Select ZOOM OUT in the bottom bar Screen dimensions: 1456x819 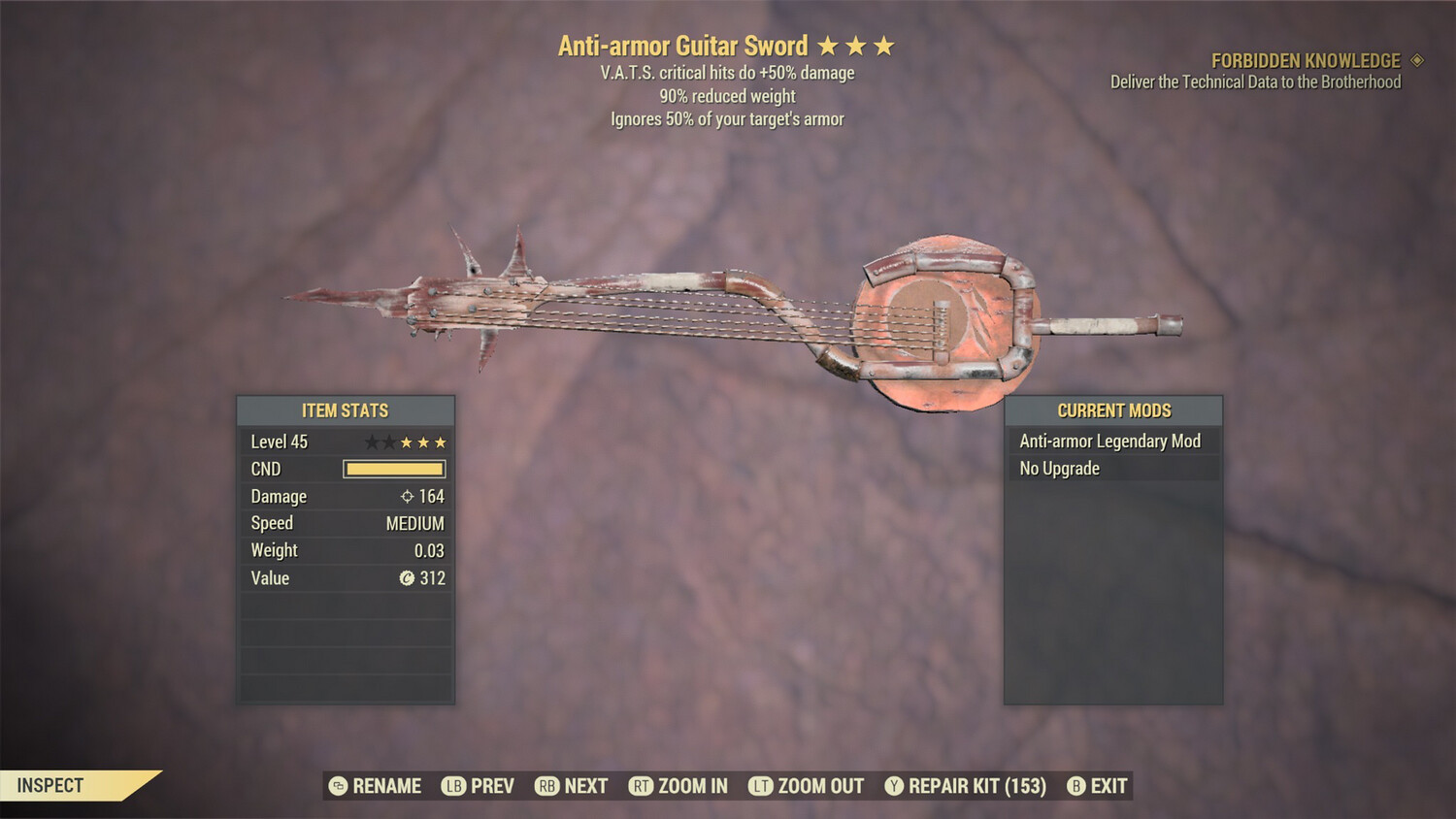tap(807, 786)
